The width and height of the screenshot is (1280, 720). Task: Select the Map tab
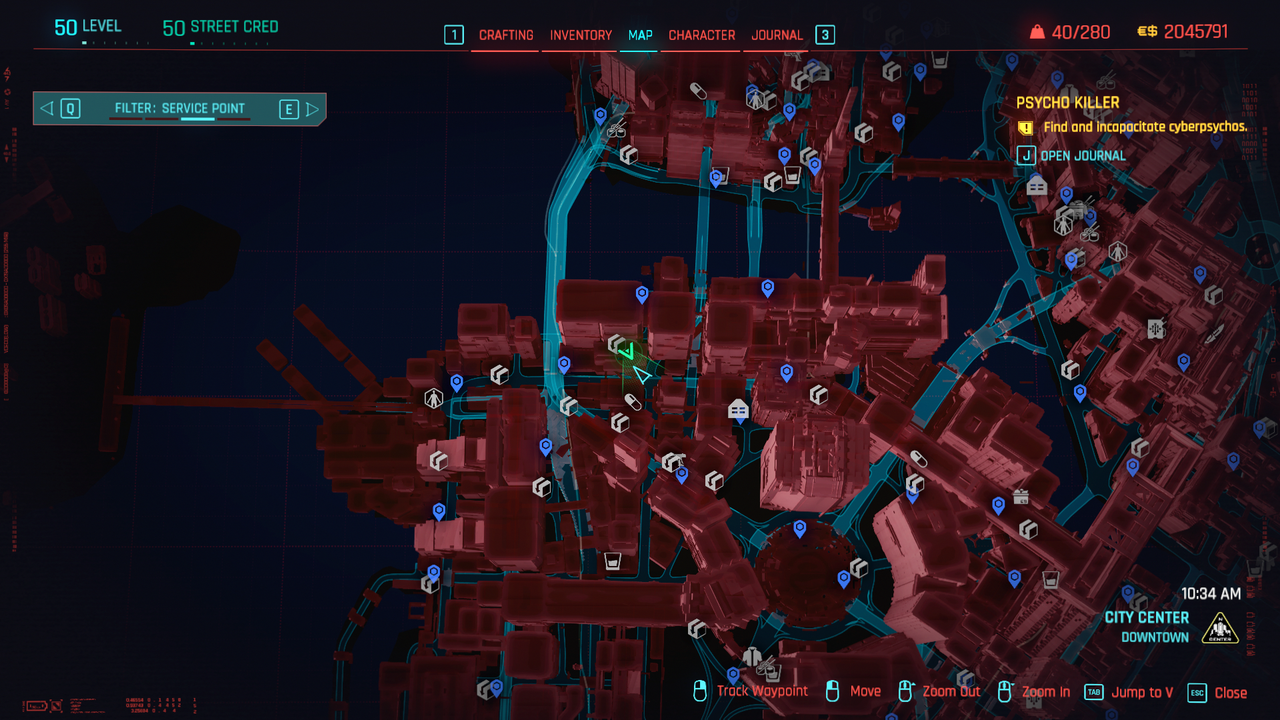[x=640, y=35]
